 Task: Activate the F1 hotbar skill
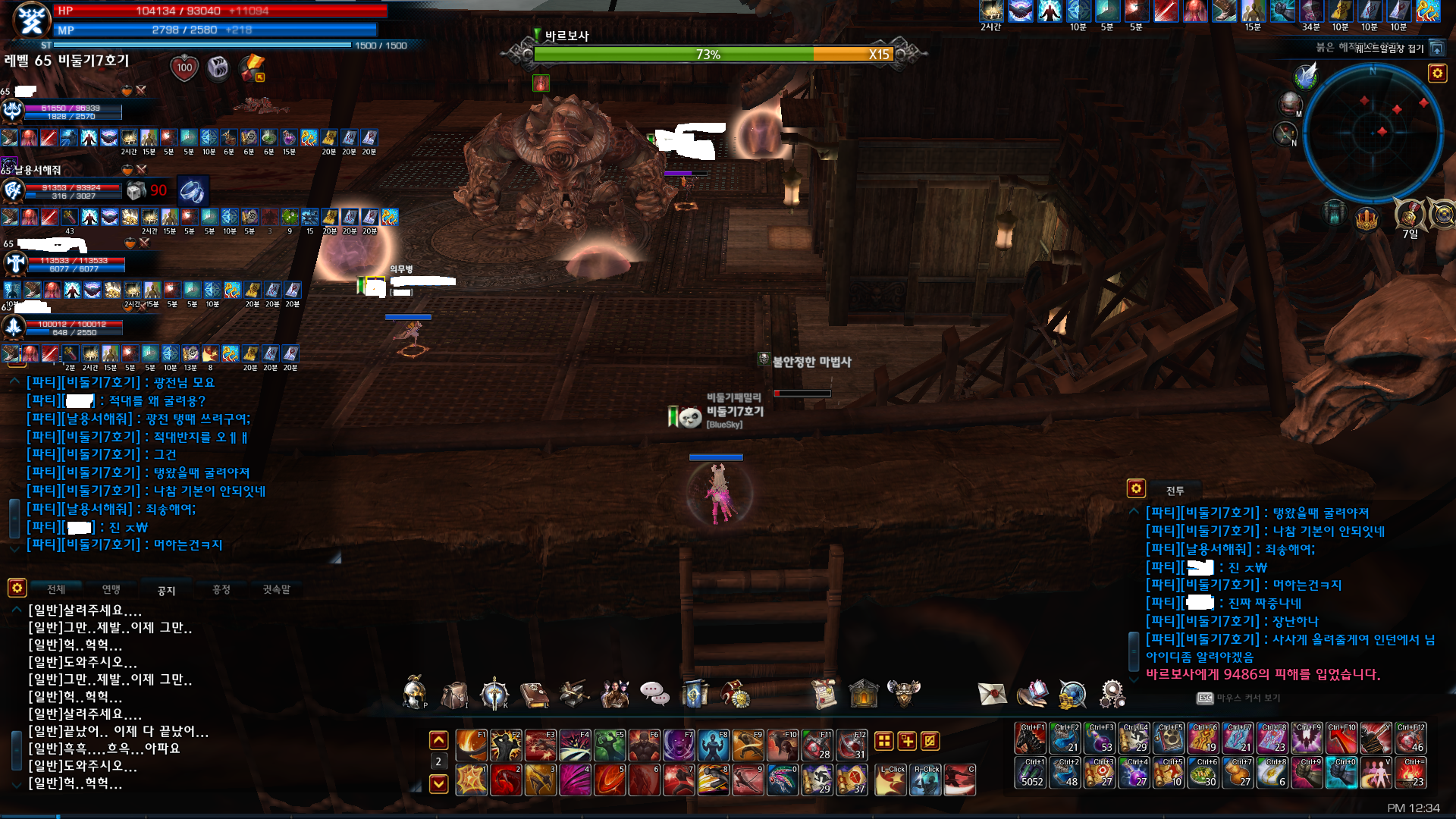pos(471,745)
